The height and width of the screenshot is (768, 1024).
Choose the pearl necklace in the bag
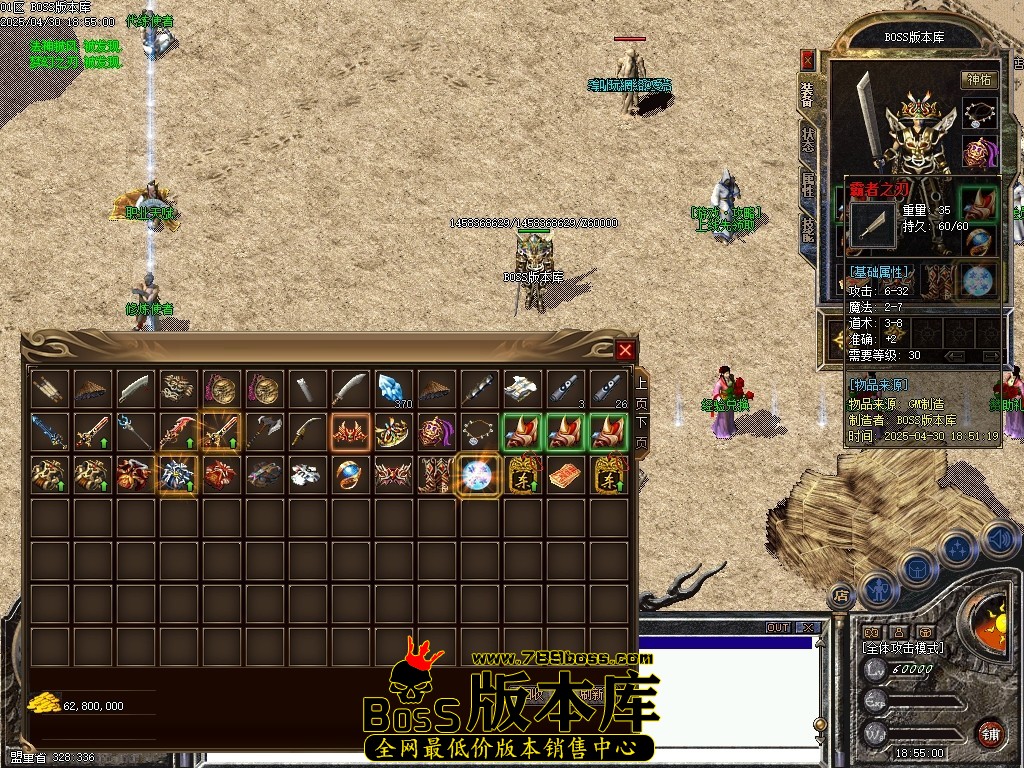click(478, 431)
